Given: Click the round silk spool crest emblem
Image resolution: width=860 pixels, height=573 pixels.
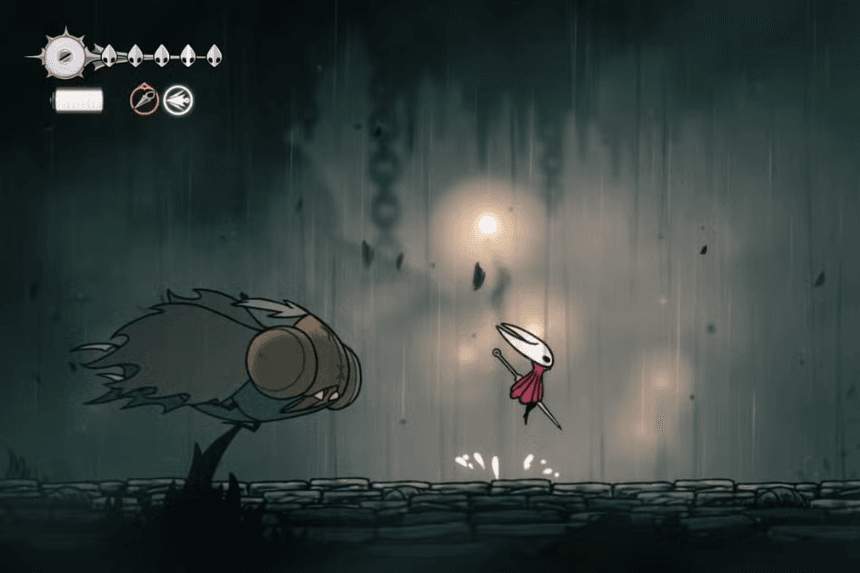Looking at the screenshot, I should click(66, 56).
